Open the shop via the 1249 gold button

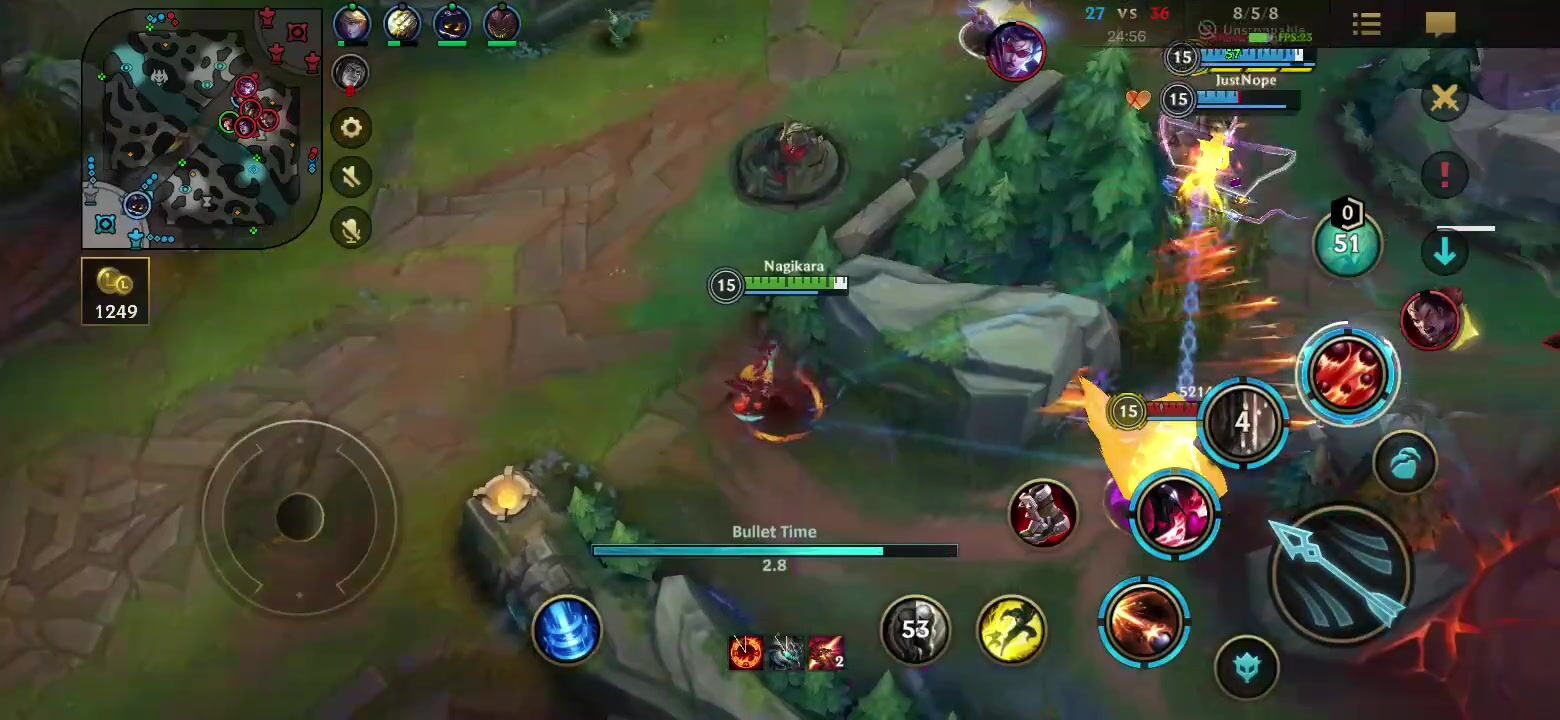pos(115,291)
